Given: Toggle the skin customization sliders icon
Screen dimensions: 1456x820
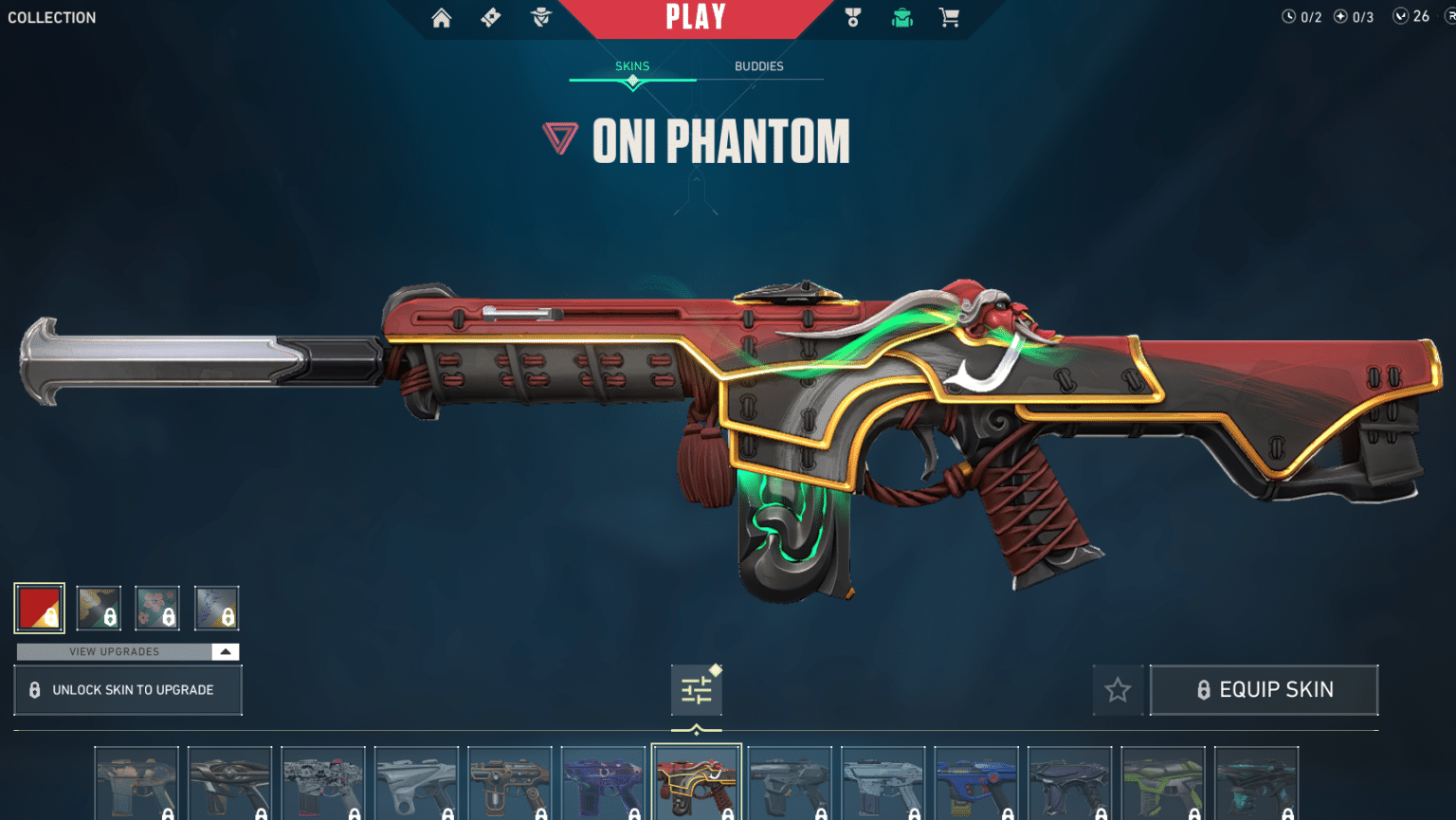Looking at the screenshot, I should [x=698, y=689].
